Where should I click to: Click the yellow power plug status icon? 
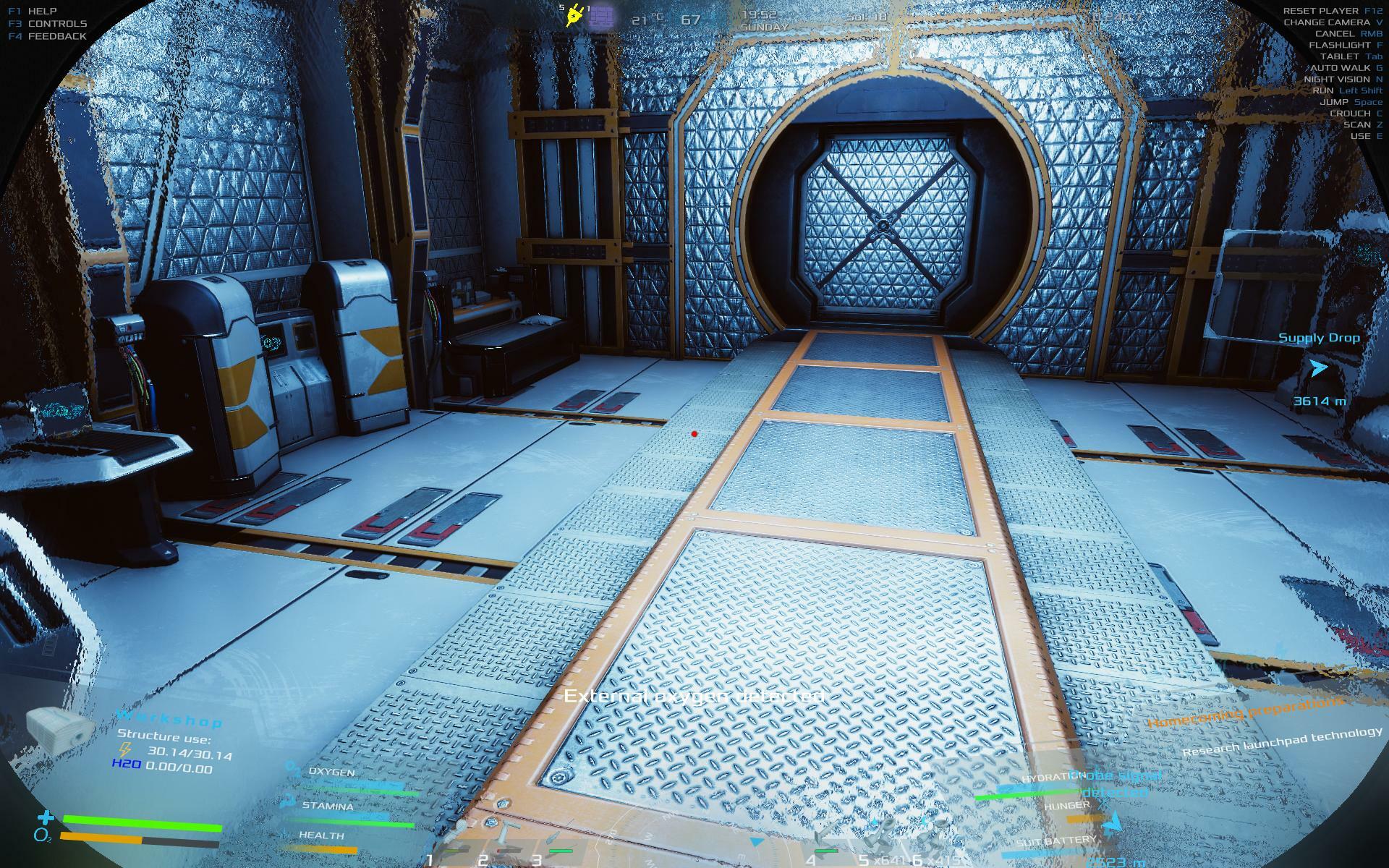click(576, 14)
